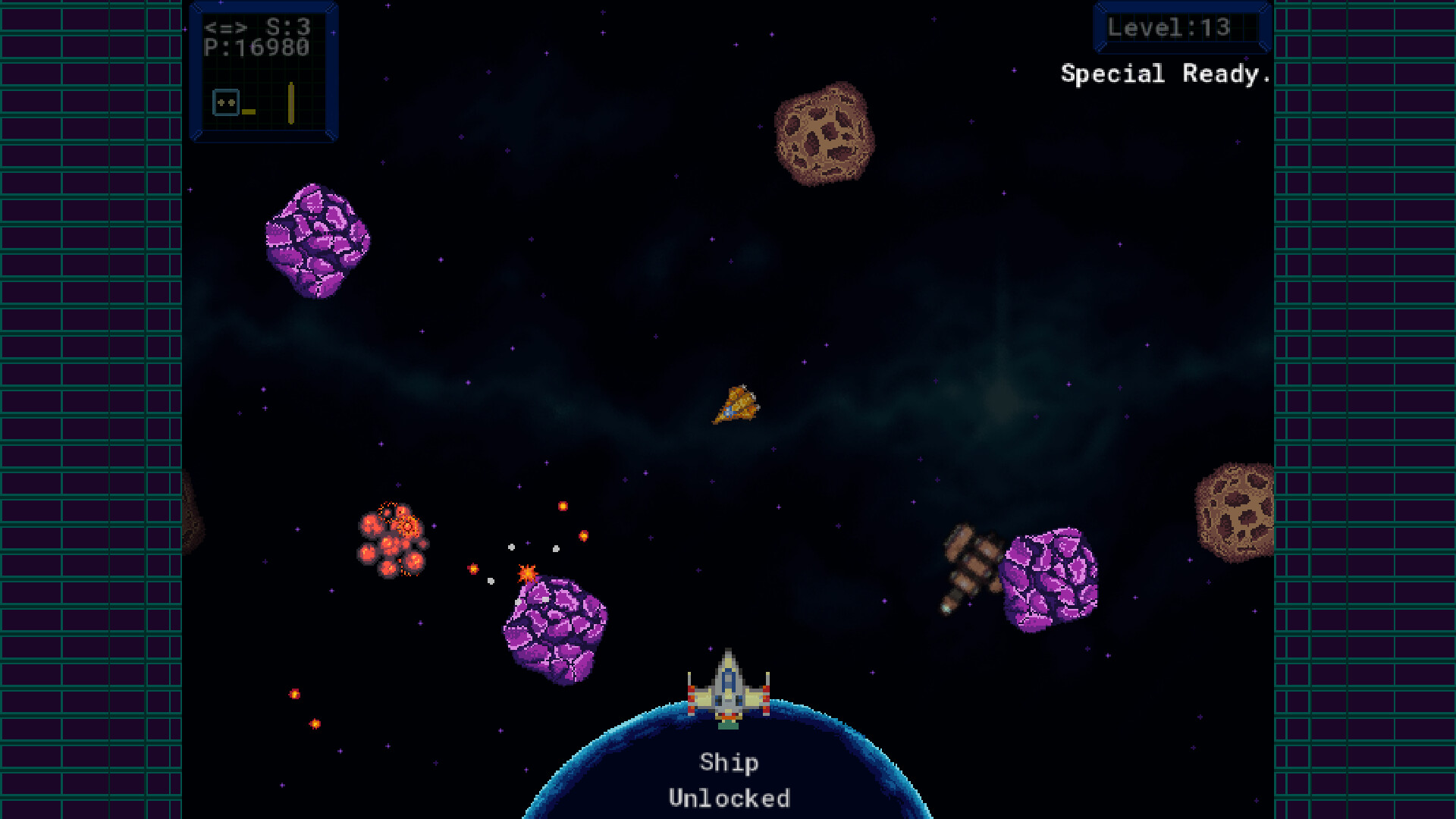This screenshot has height=819, width=1456.
Task: Expand the Level:13 display box
Action: (x=1181, y=28)
